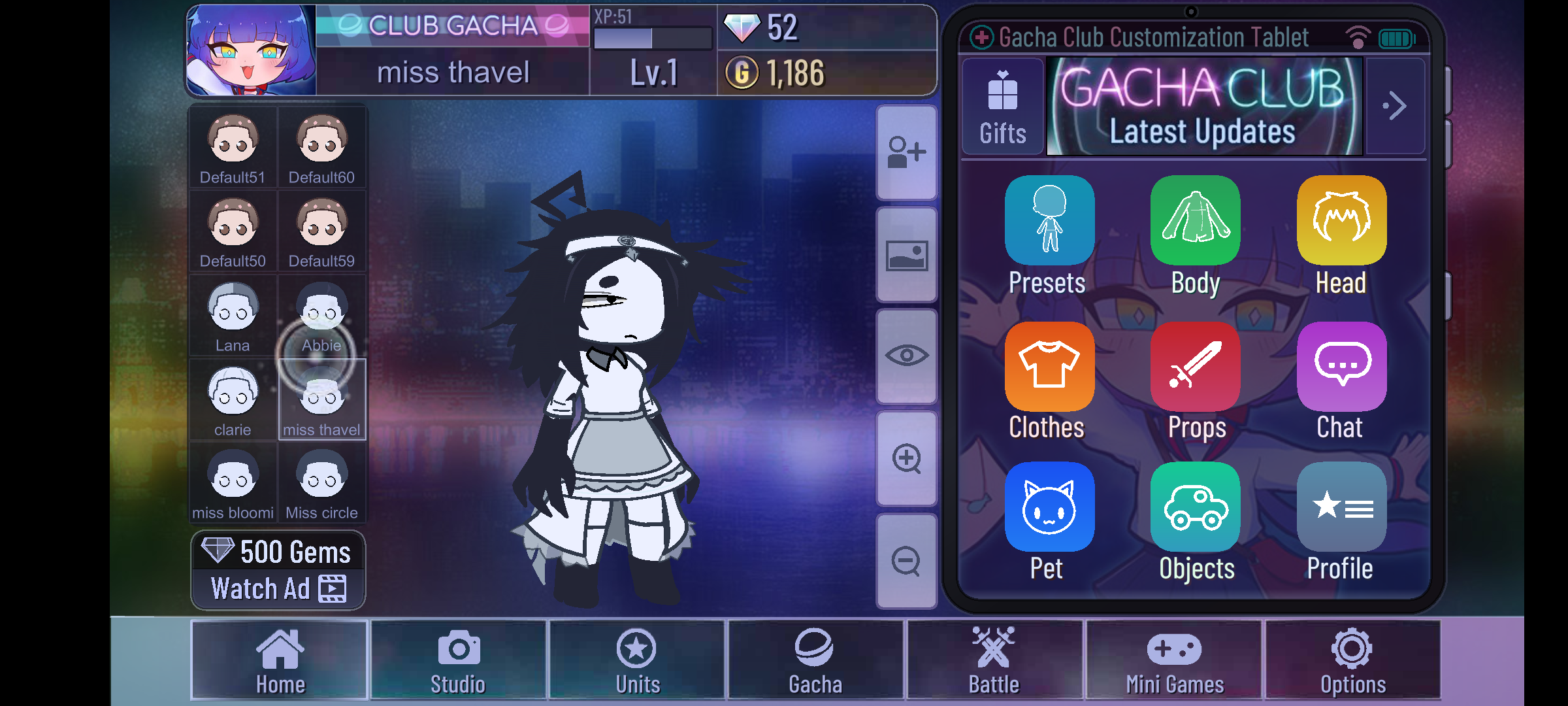Show the character Profile
The image size is (1568, 706).
coord(1341,507)
